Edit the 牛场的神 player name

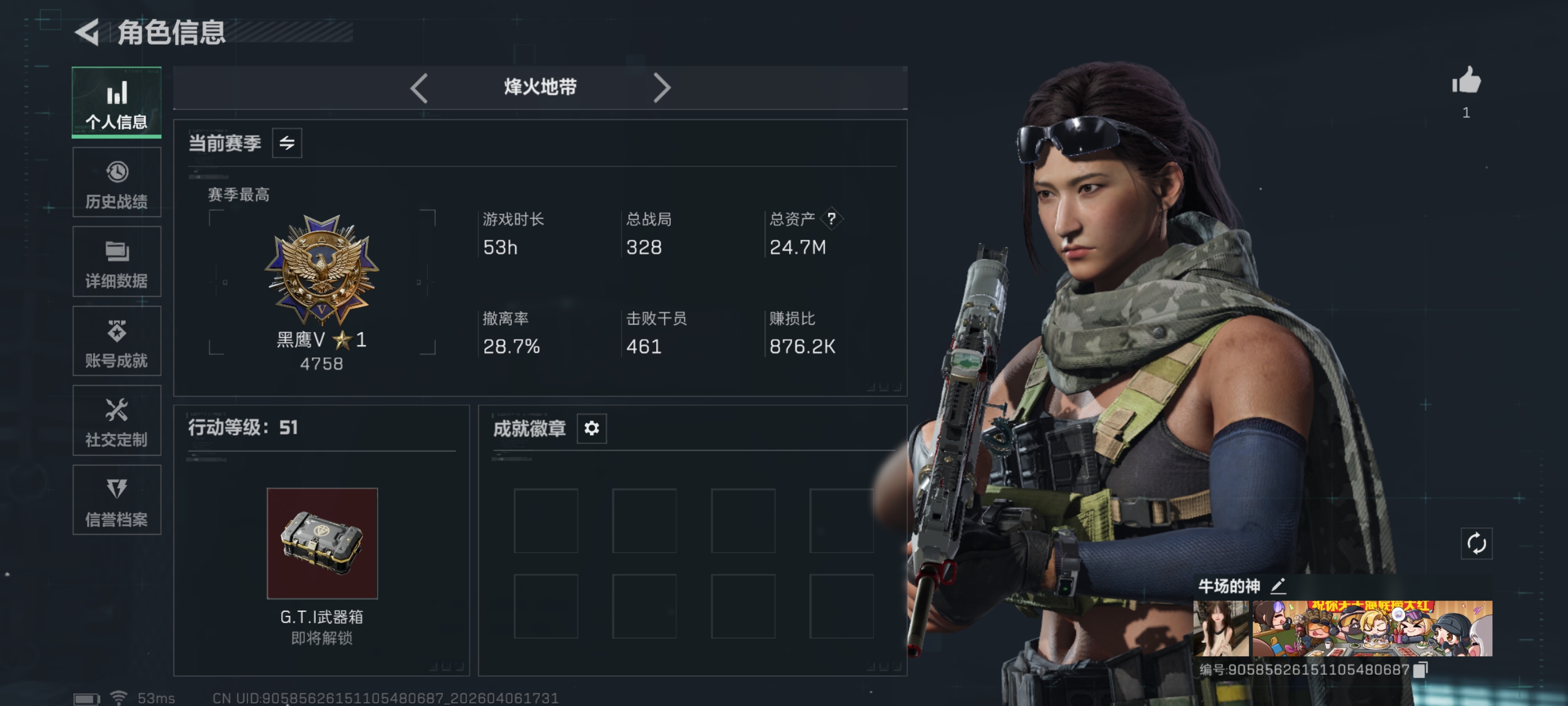(x=1278, y=586)
